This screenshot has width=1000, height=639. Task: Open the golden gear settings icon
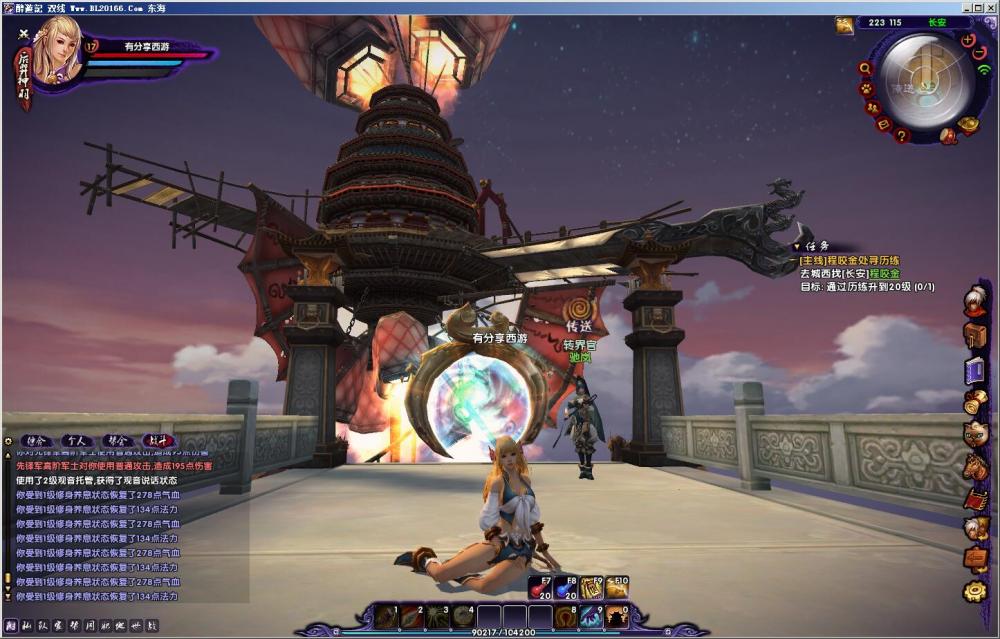pos(975,591)
